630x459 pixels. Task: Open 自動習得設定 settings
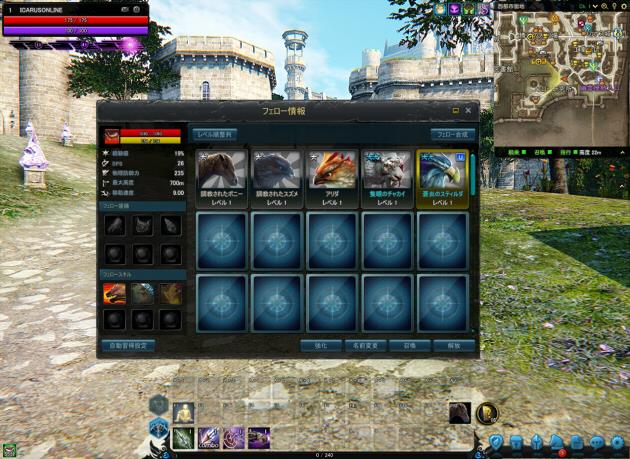pos(128,345)
